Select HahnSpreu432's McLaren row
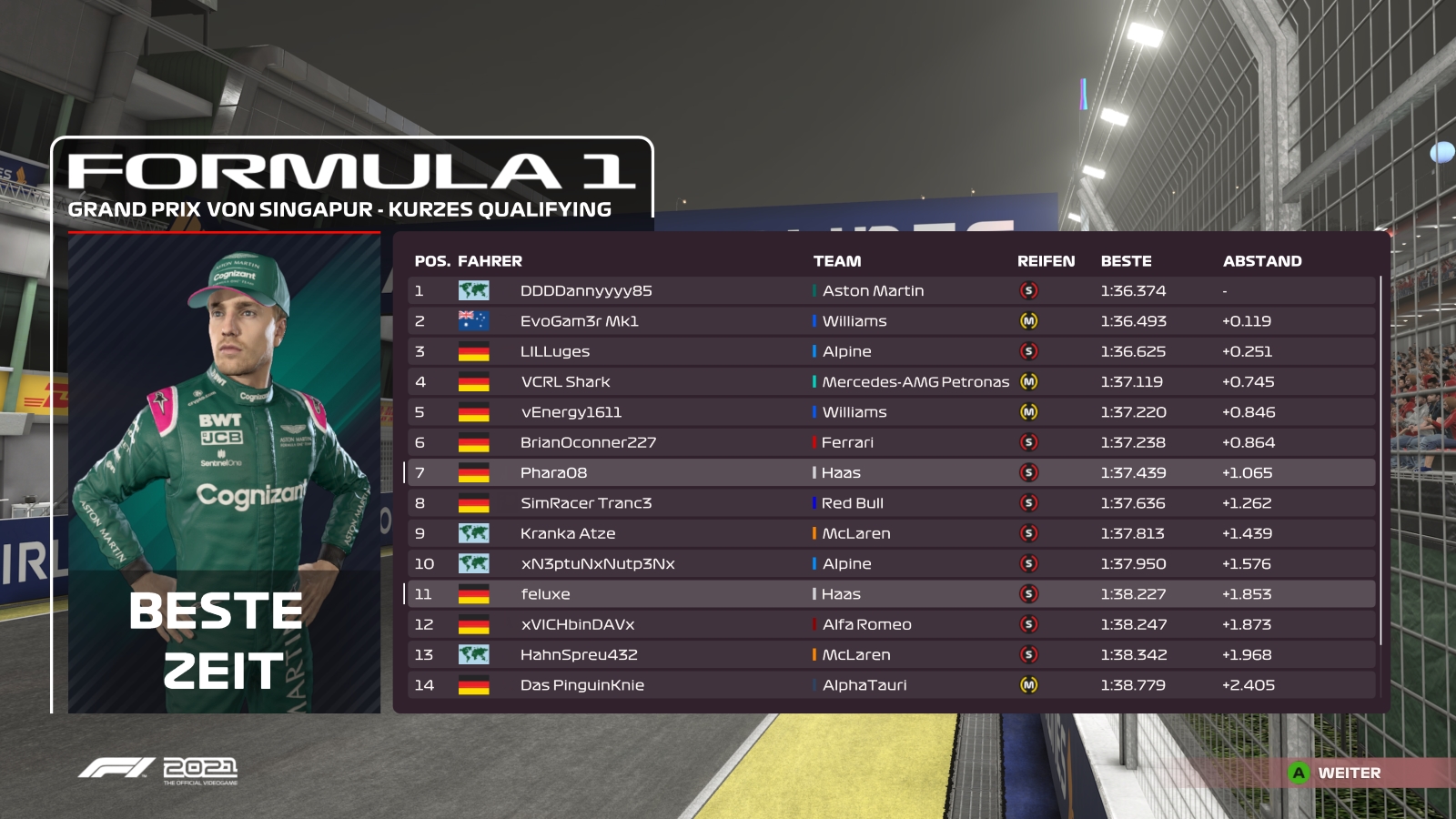Screen dimensions: 1456x819 coord(890,655)
